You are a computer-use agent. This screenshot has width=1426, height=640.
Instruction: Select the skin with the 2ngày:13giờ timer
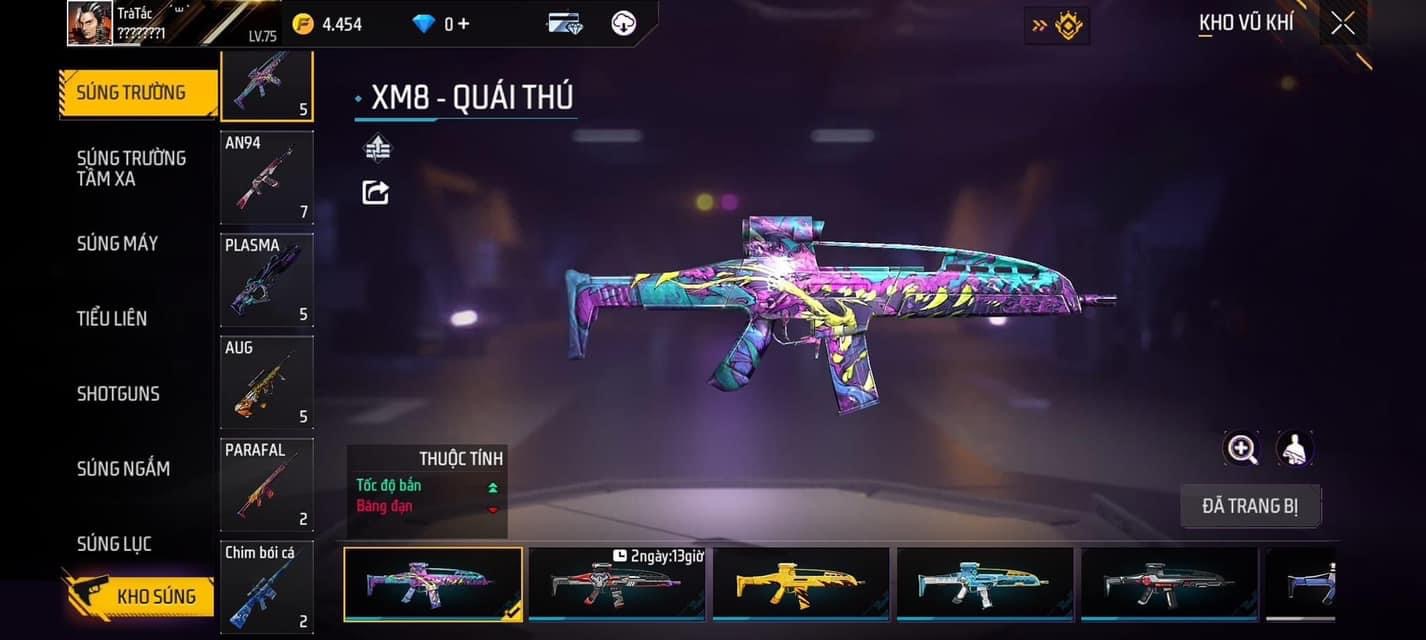(x=617, y=584)
